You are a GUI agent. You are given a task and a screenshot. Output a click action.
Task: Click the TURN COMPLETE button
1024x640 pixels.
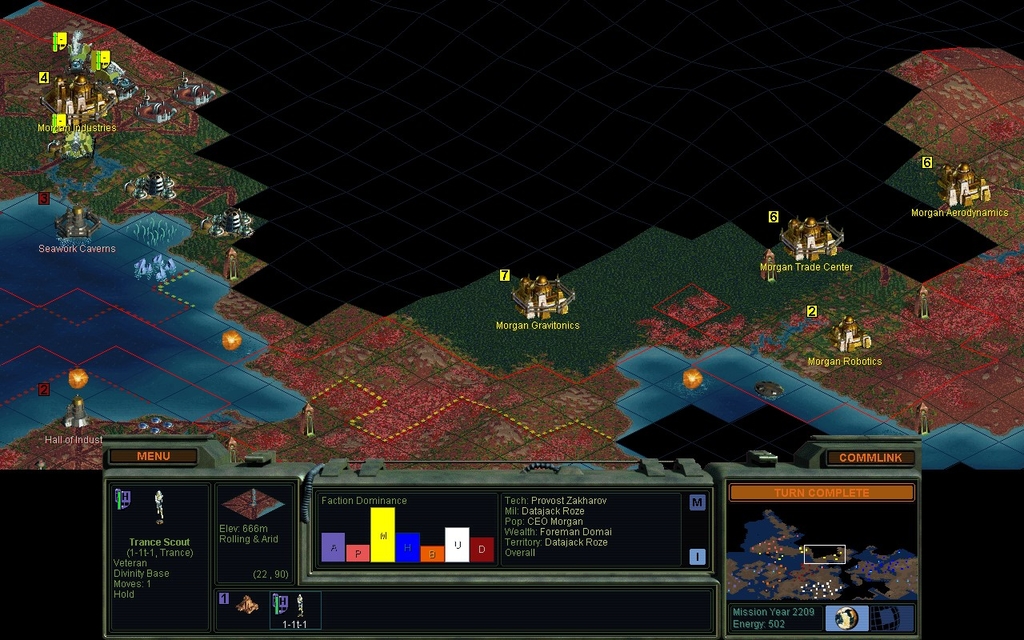(821, 493)
